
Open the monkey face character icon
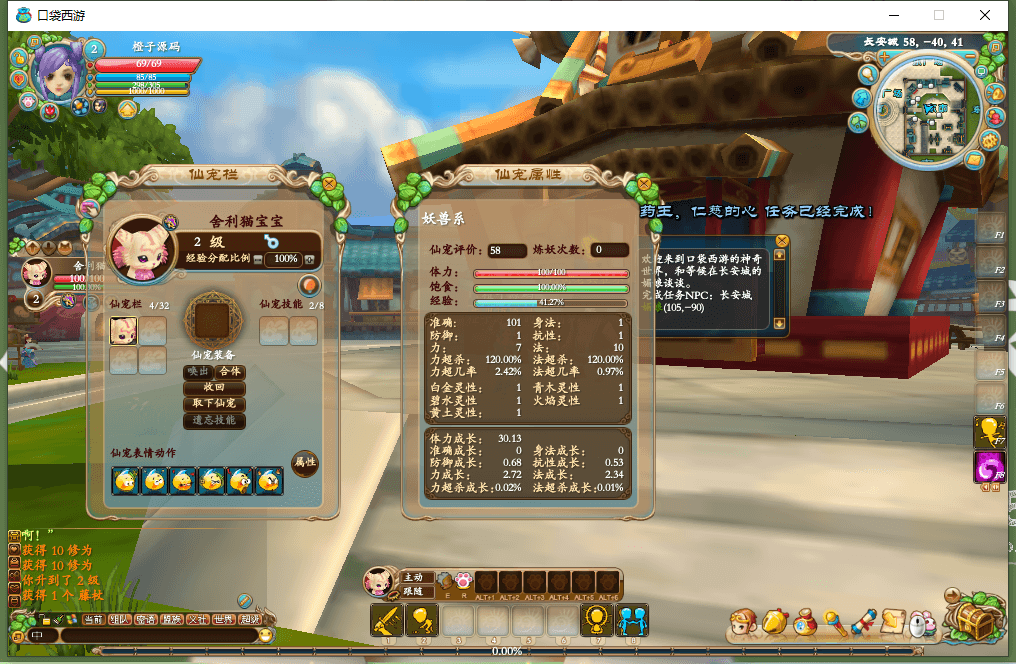pos(743,623)
